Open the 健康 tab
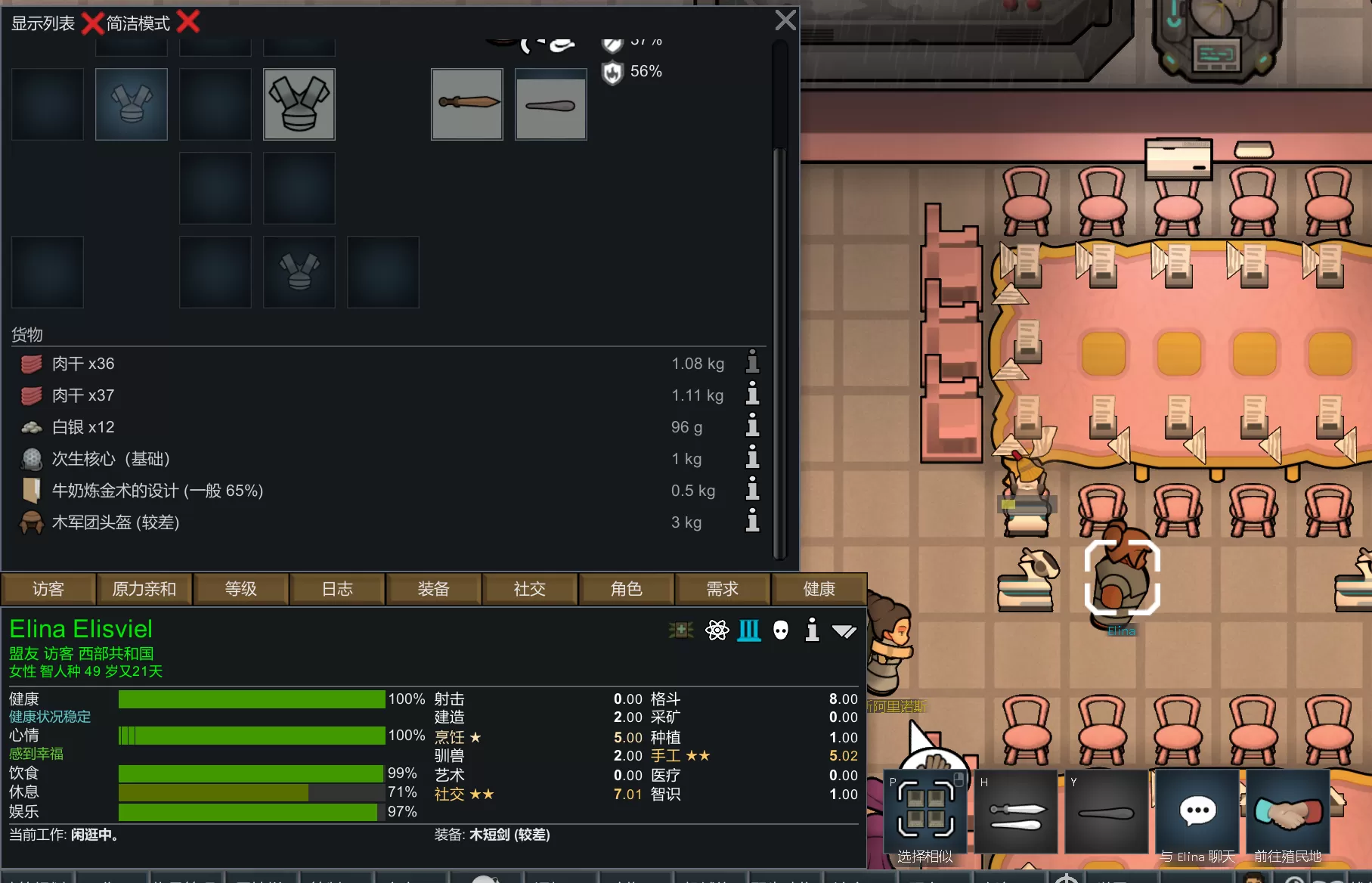Viewport: 1372px width, 883px height. pyautogui.click(x=819, y=589)
